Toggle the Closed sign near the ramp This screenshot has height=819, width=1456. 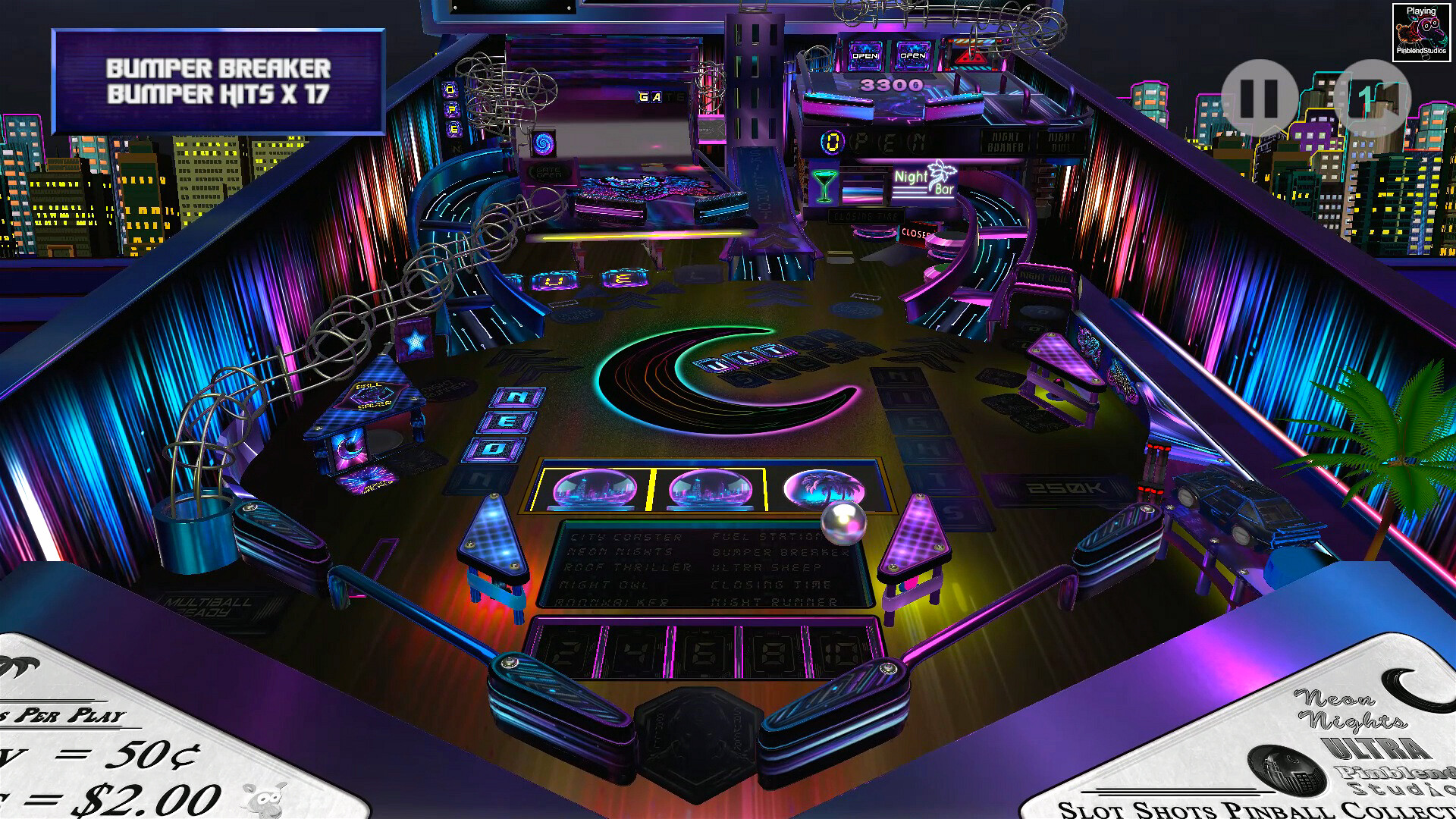pyautogui.click(x=918, y=233)
